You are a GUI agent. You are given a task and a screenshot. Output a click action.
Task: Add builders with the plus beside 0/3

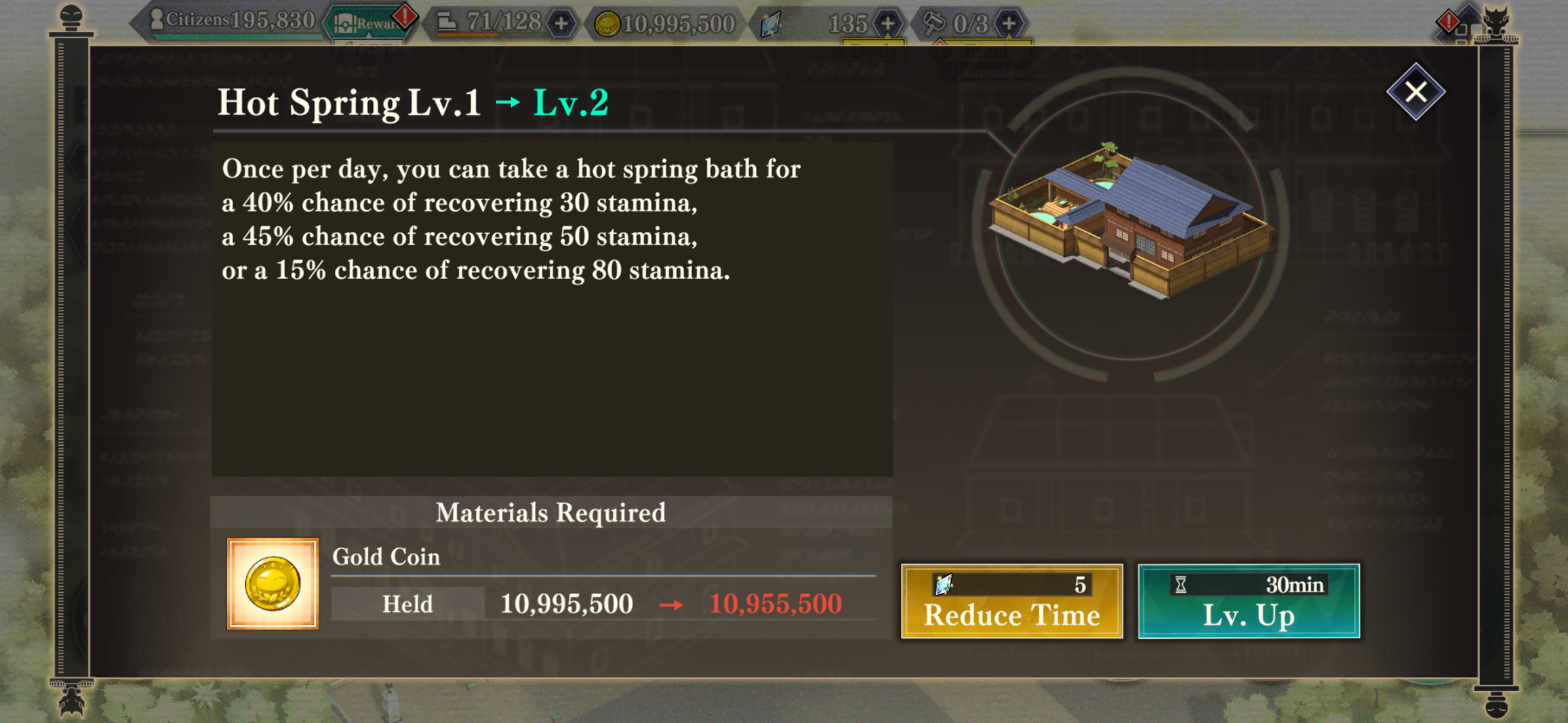(1009, 24)
